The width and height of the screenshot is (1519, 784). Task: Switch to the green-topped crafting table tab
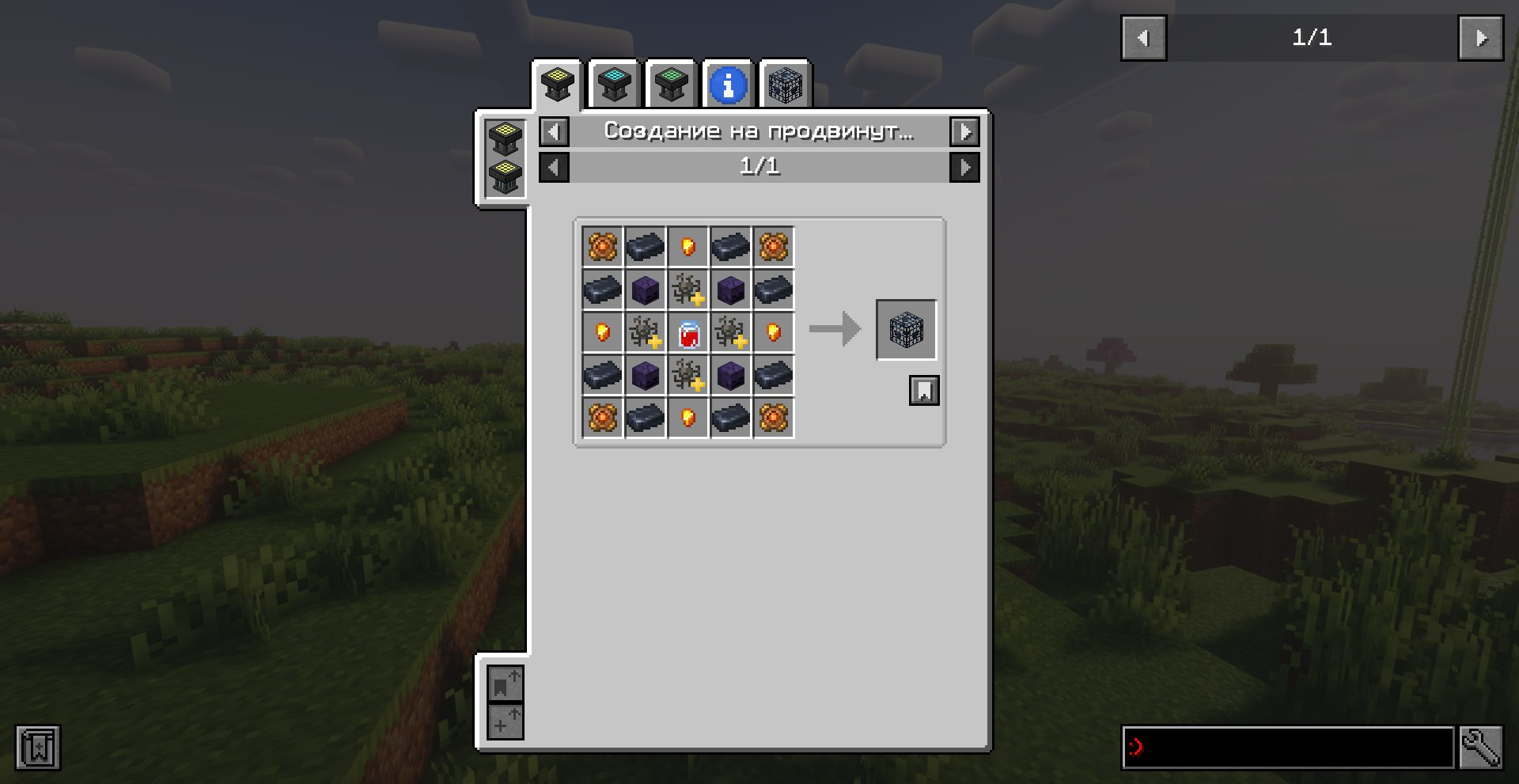pos(671,84)
